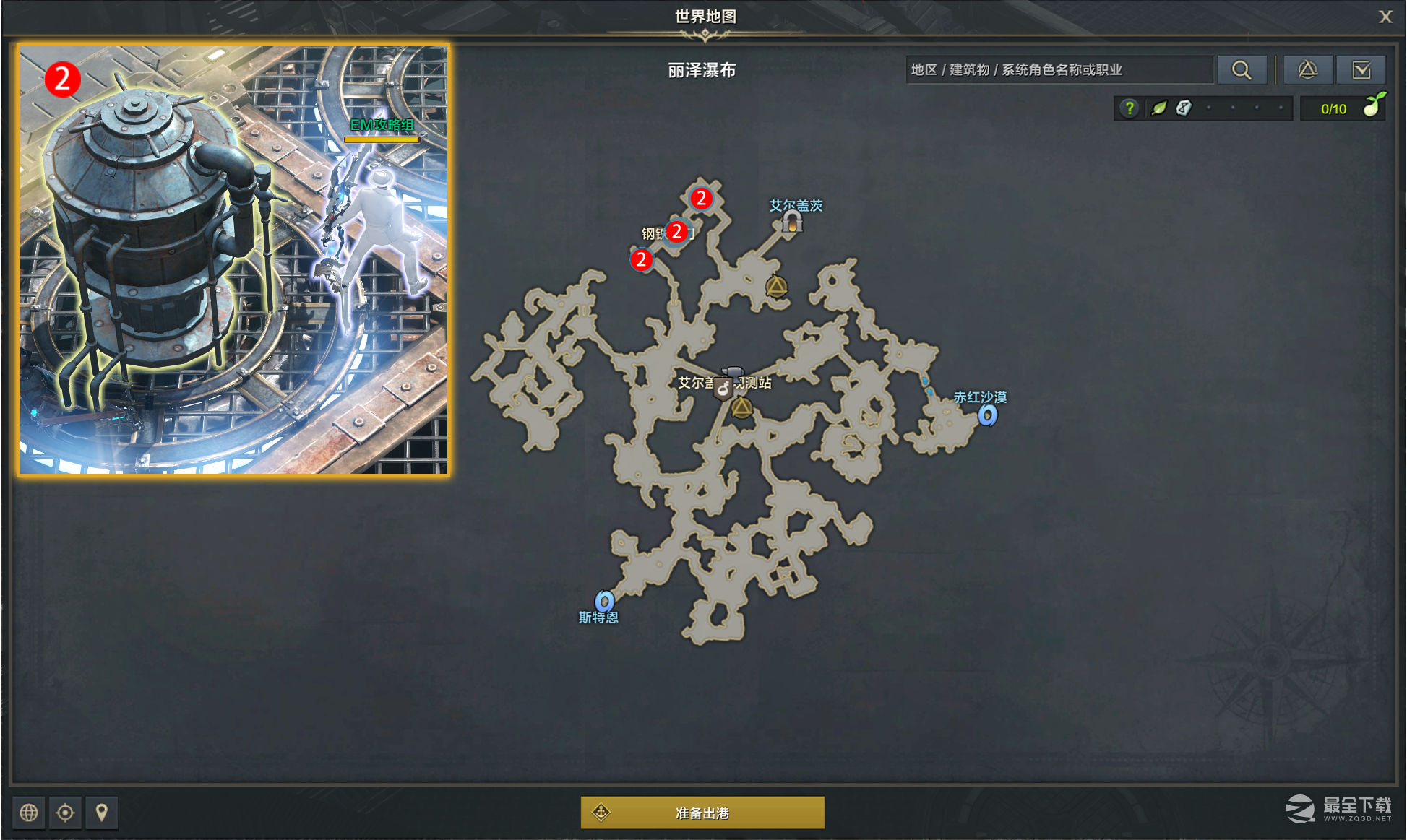Select the current position crosshair icon
The width and height of the screenshot is (1407, 840).
[65, 813]
